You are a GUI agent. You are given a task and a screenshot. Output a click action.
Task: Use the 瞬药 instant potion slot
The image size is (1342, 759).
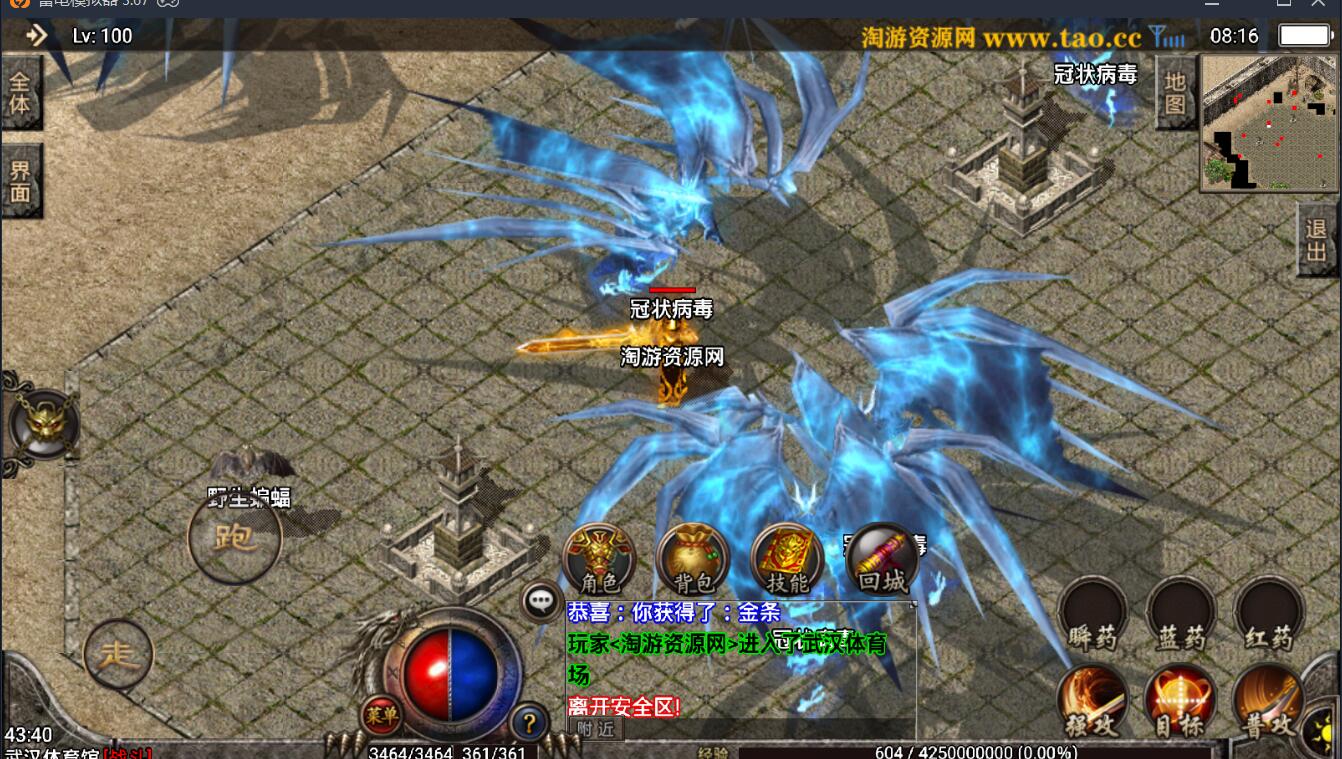[x=1093, y=614]
